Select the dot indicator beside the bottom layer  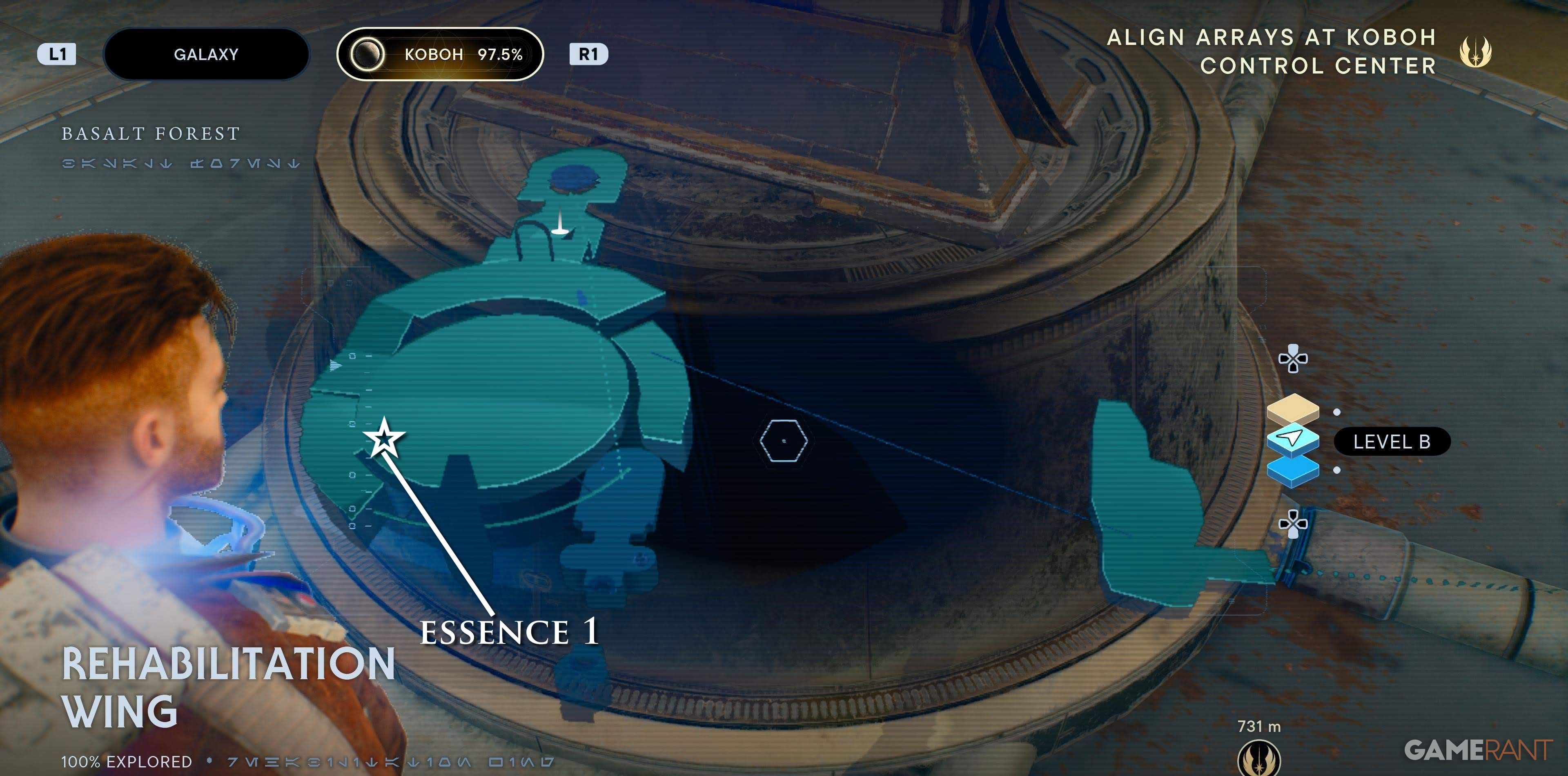click(1337, 470)
